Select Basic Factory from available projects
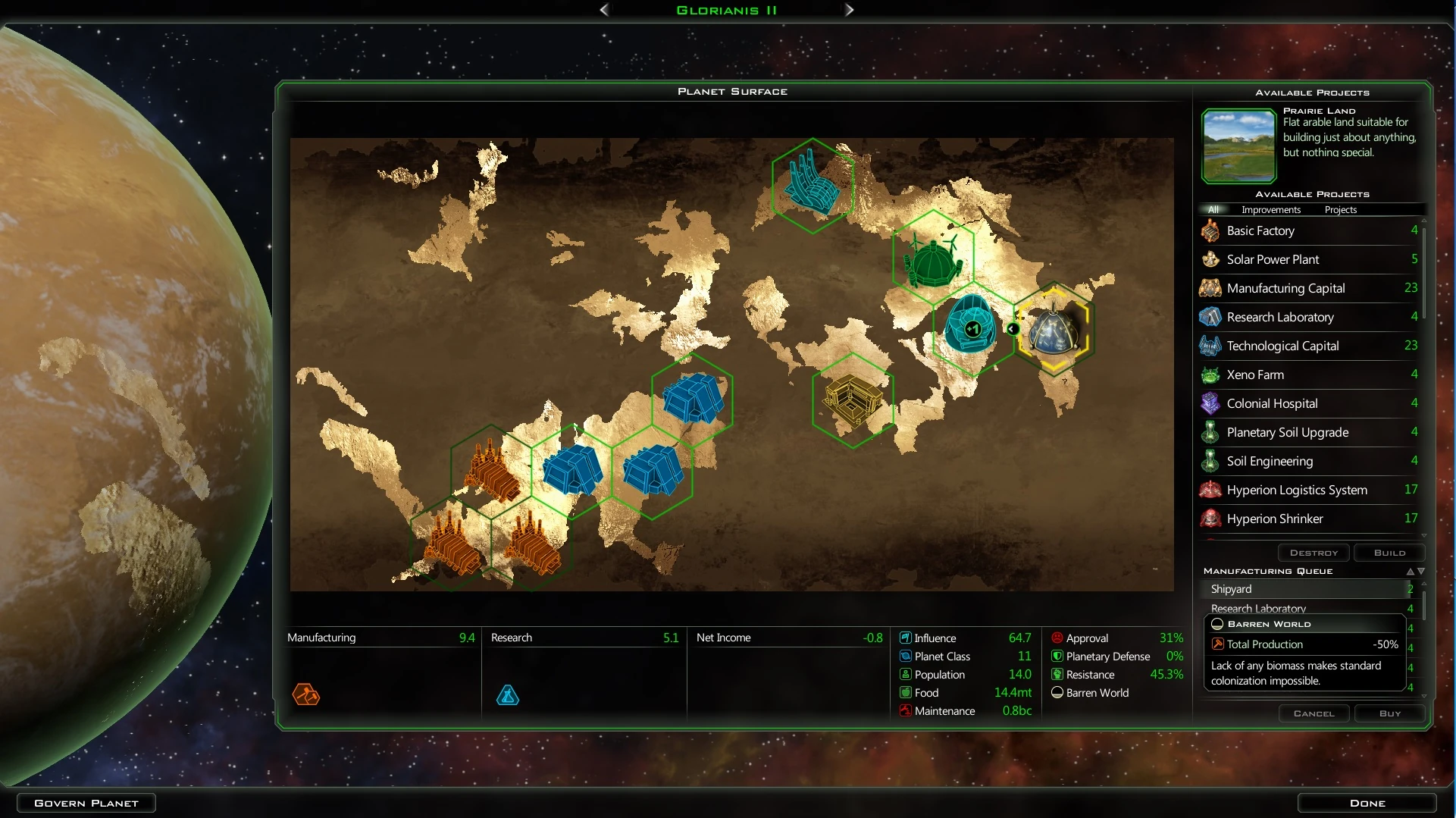1456x818 pixels. point(1260,230)
